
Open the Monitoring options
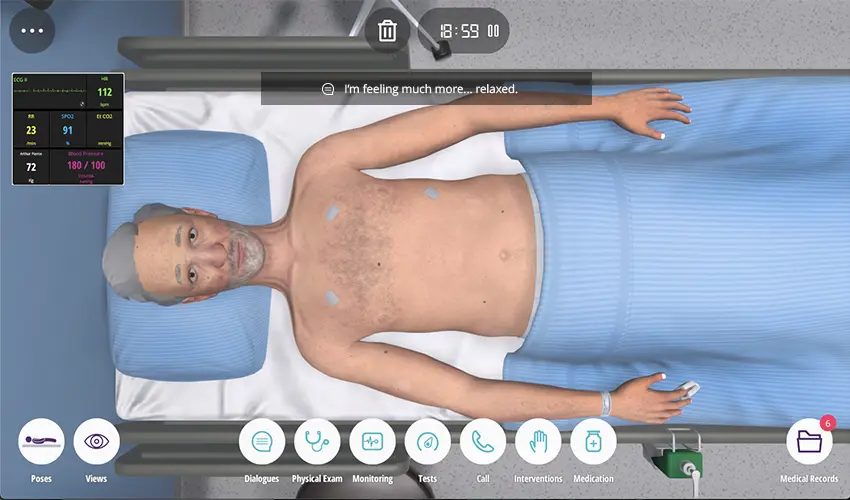pyautogui.click(x=372, y=442)
